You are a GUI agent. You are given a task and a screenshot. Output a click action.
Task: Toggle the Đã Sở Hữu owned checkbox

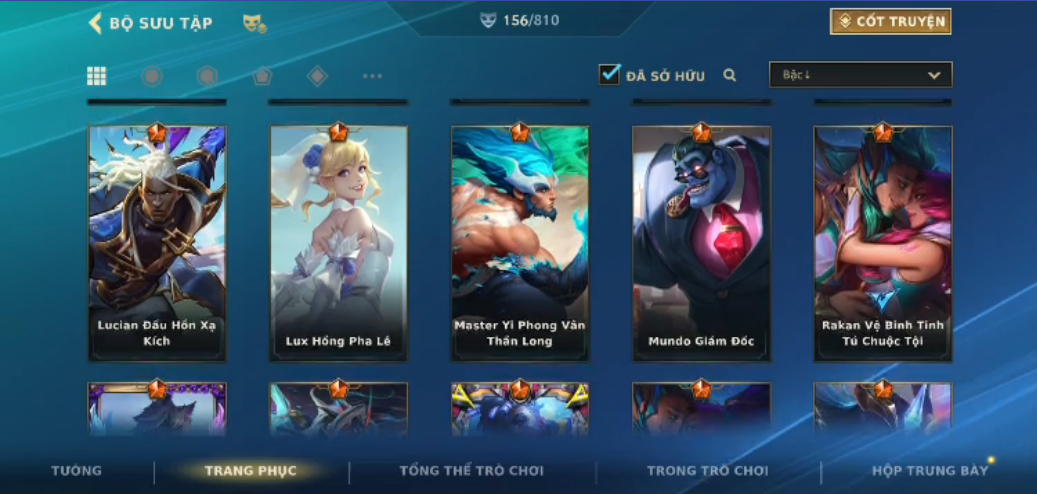(x=609, y=74)
